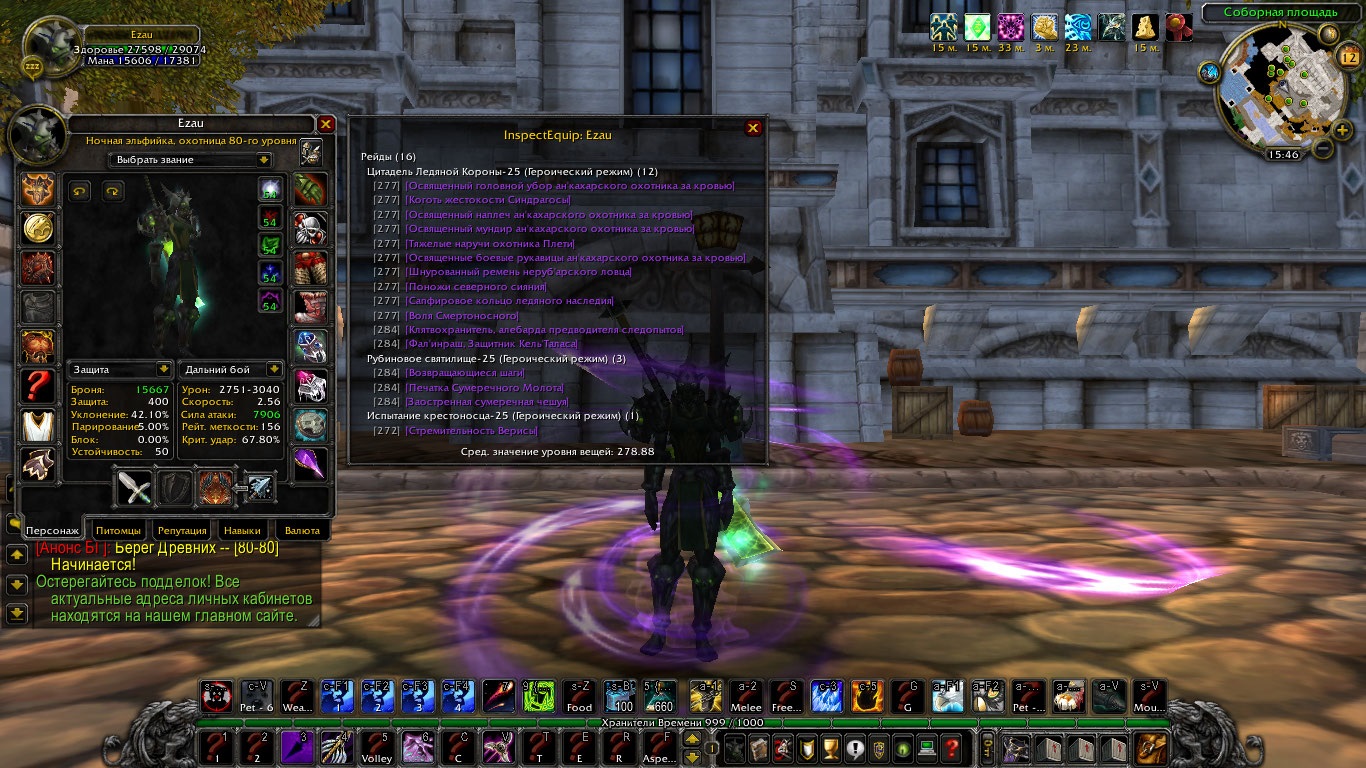Select the white tabard equipment slot
This screenshot has width=1366, height=768.
pos(38,424)
